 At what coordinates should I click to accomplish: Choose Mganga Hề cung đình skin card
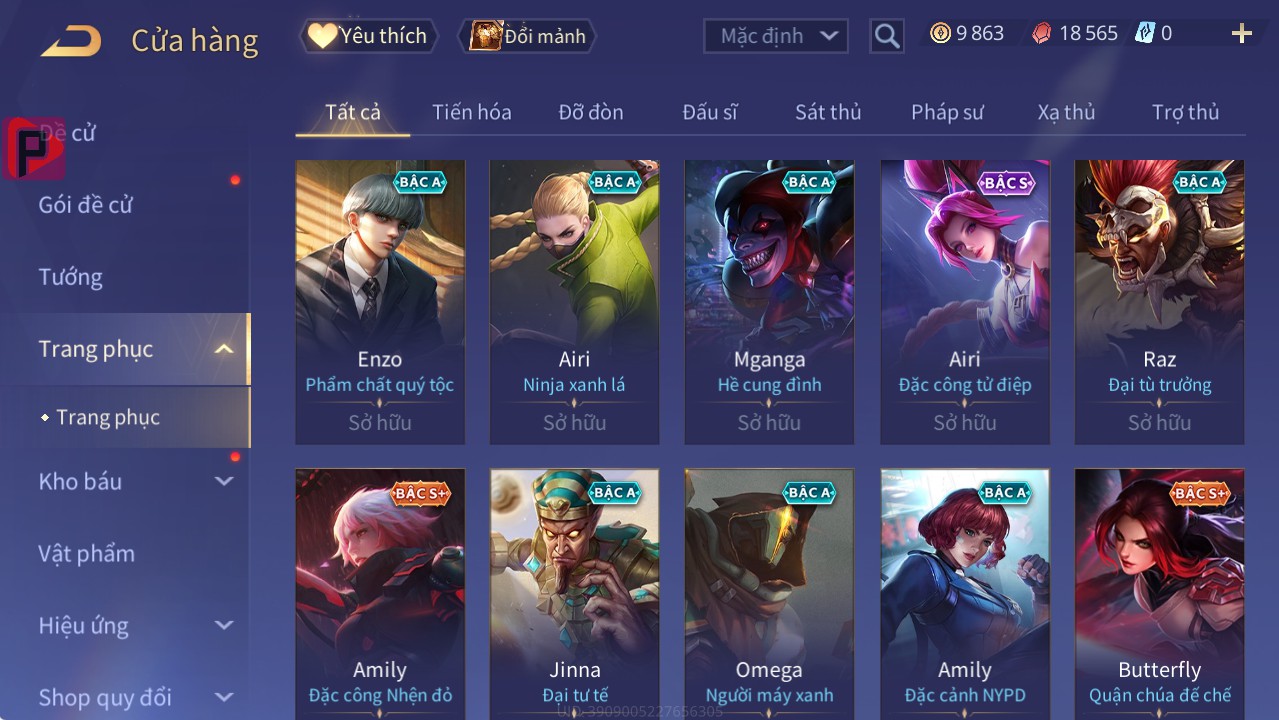tap(769, 301)
